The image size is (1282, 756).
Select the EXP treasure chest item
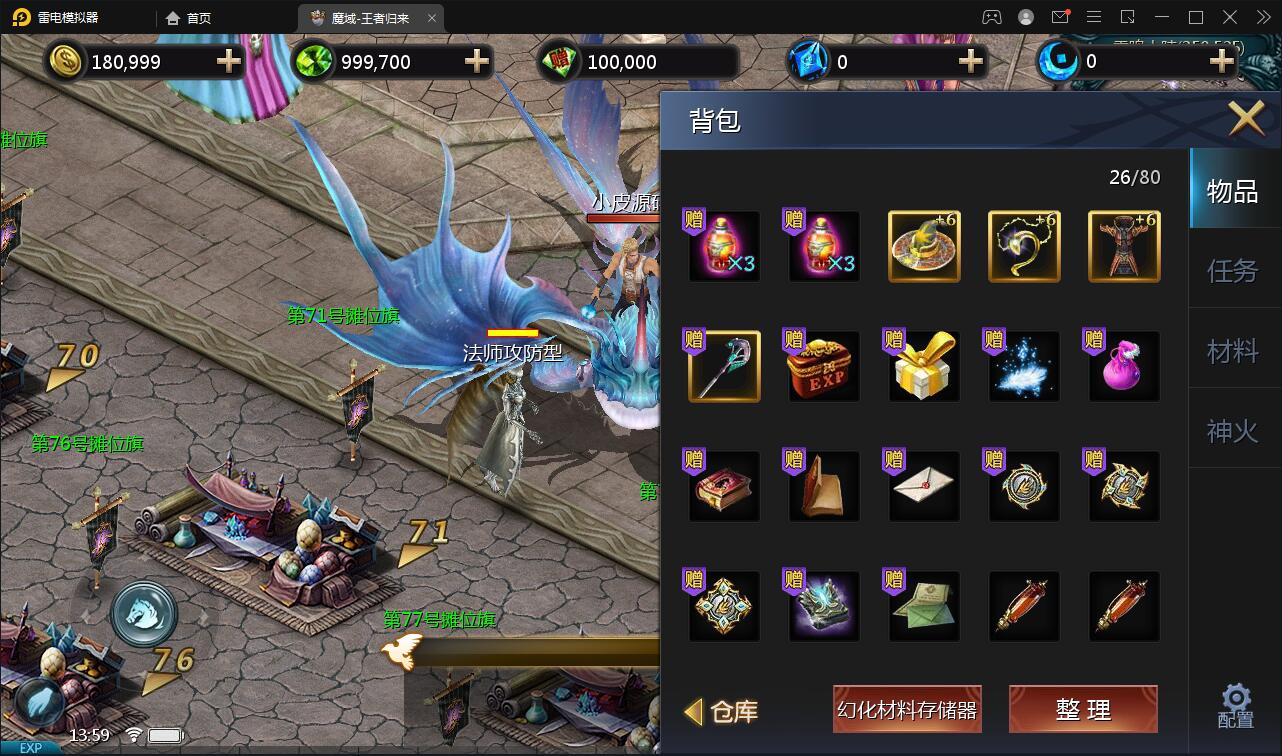824,367
